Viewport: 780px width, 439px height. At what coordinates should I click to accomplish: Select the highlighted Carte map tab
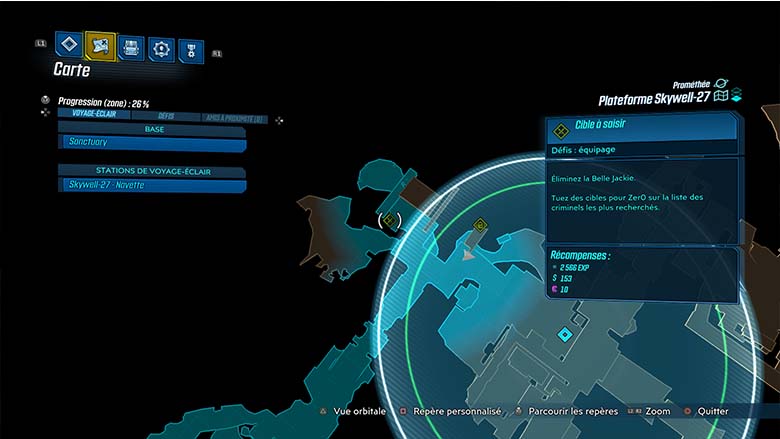(100, 45)
